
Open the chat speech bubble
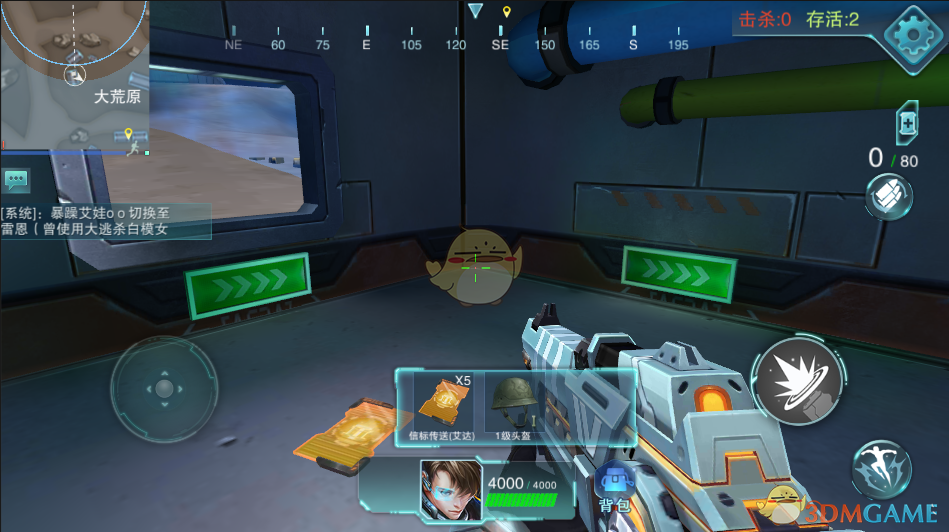click(x=17, y=180)
